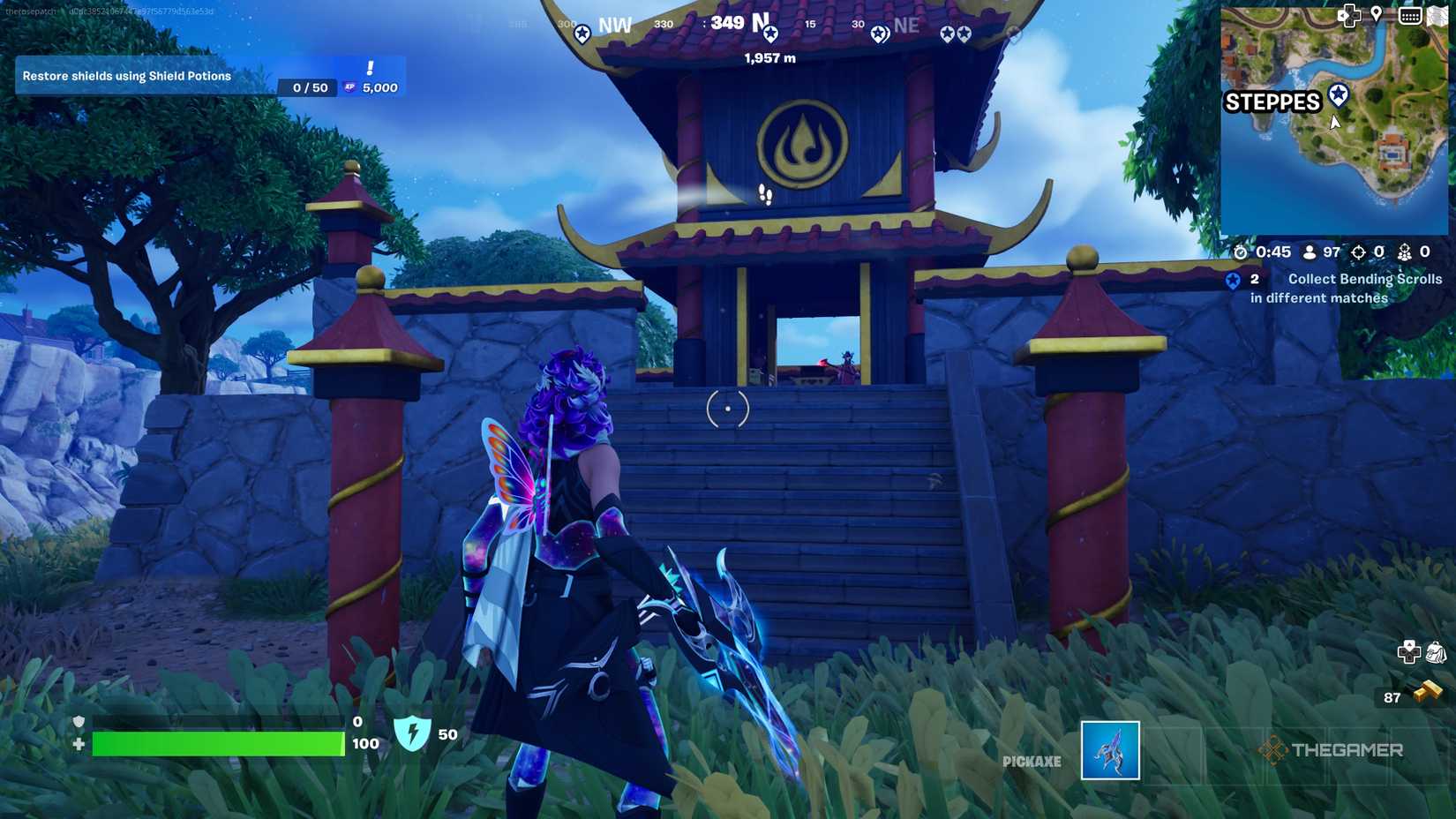Click the green health bar
The width and height of the screenshot is (1456, 819).
[x=218, y=744]
